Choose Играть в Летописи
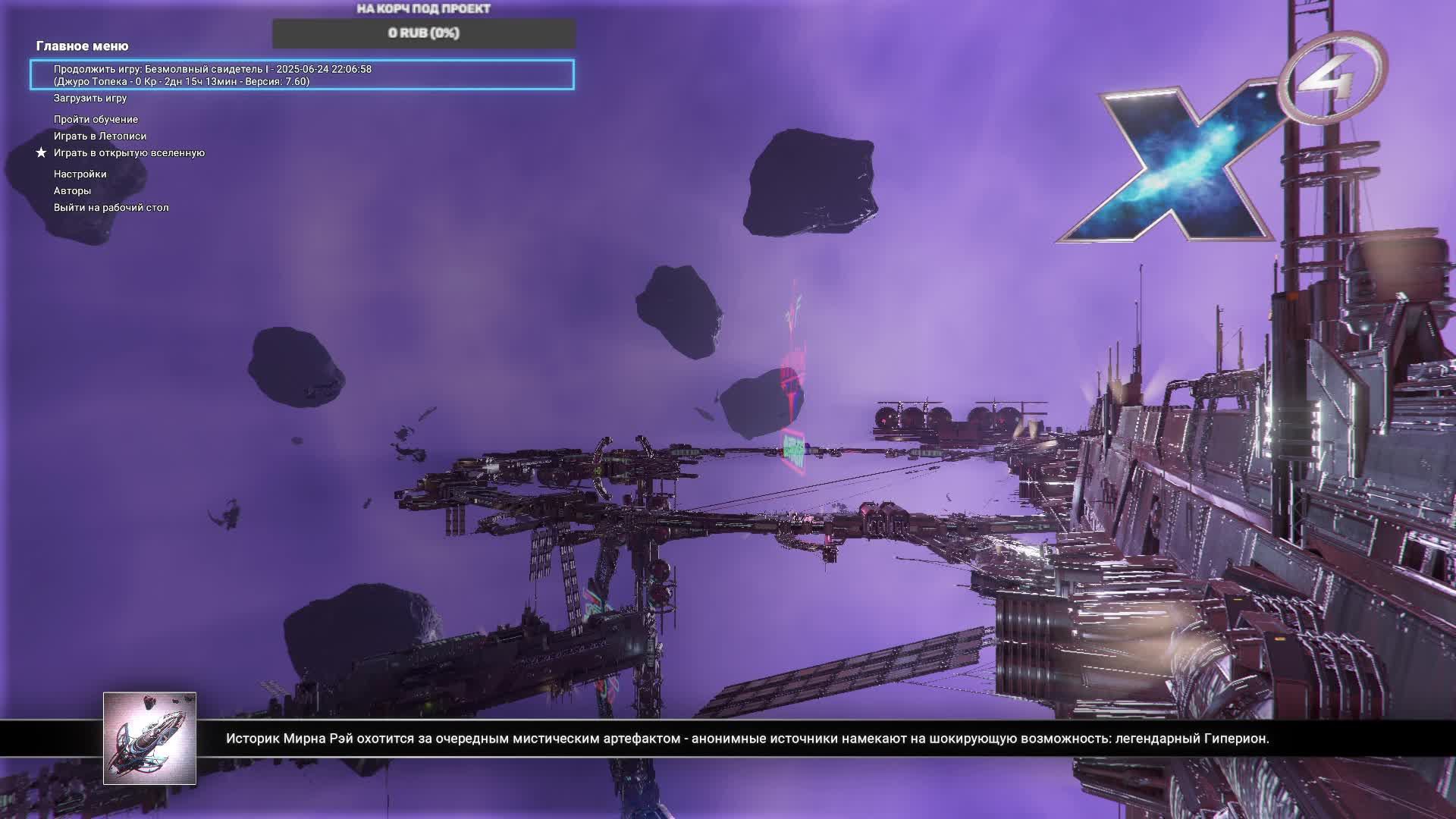 click(100, 136)
